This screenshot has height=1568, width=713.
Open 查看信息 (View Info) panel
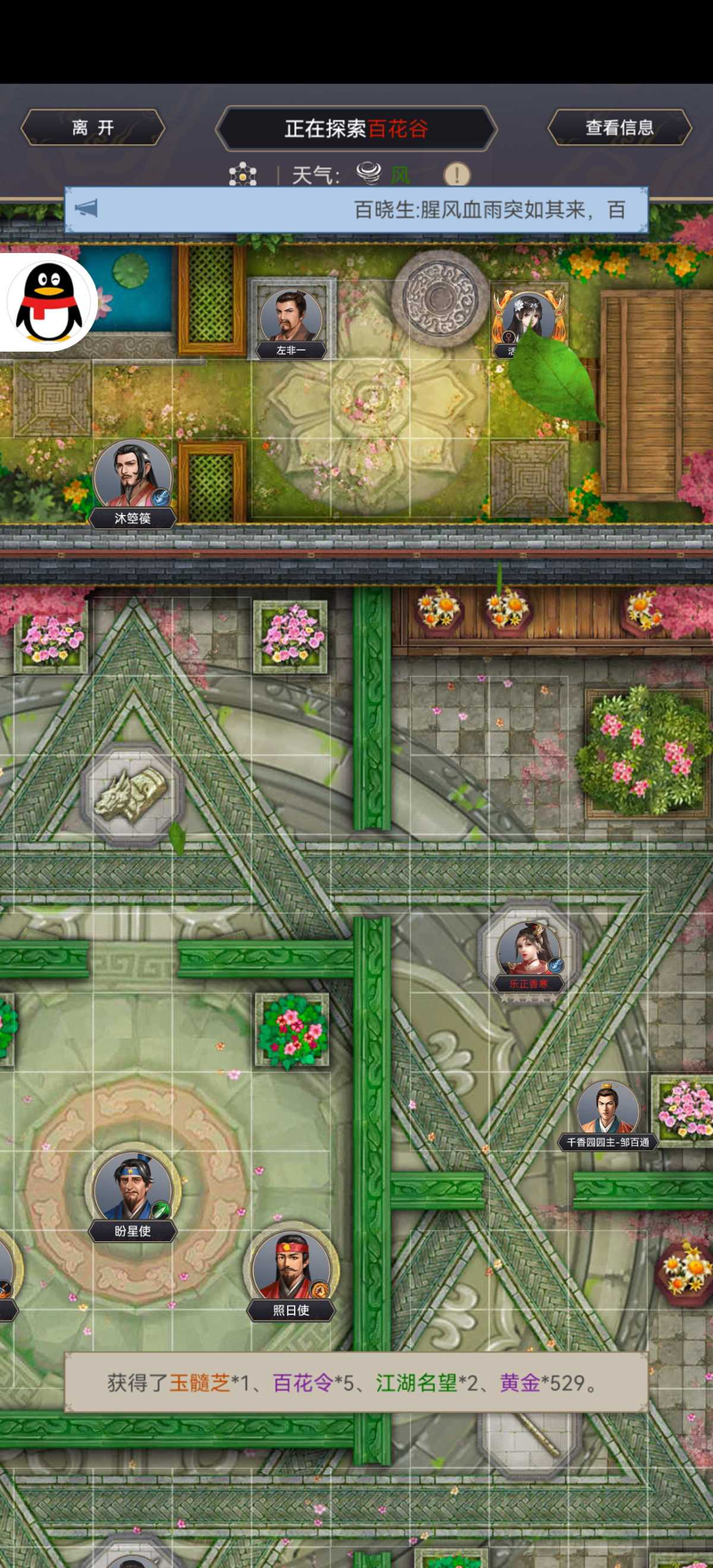coord(619,127)
